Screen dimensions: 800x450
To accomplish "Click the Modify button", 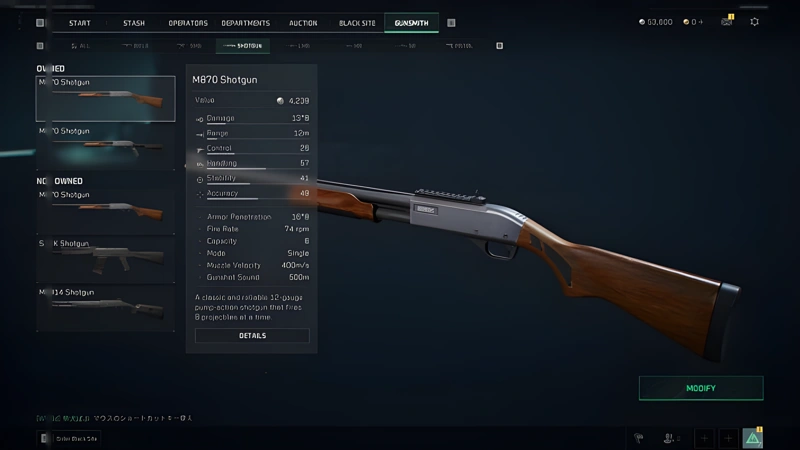I will point(701,388).
